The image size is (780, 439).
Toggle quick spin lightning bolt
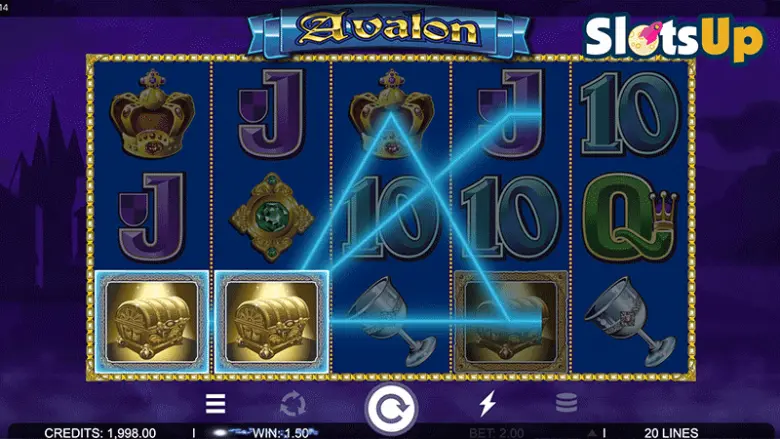pos(488,404)
